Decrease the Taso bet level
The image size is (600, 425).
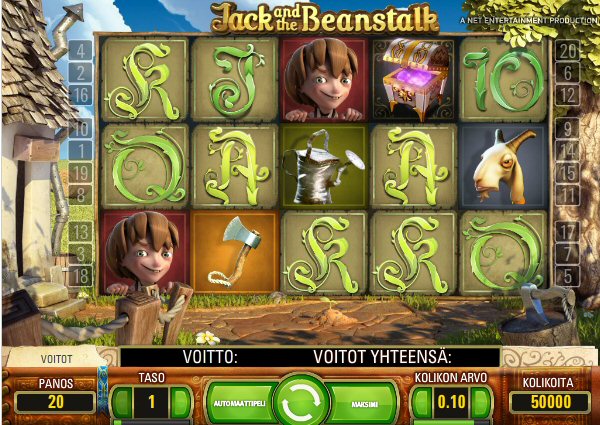[122, 402]
